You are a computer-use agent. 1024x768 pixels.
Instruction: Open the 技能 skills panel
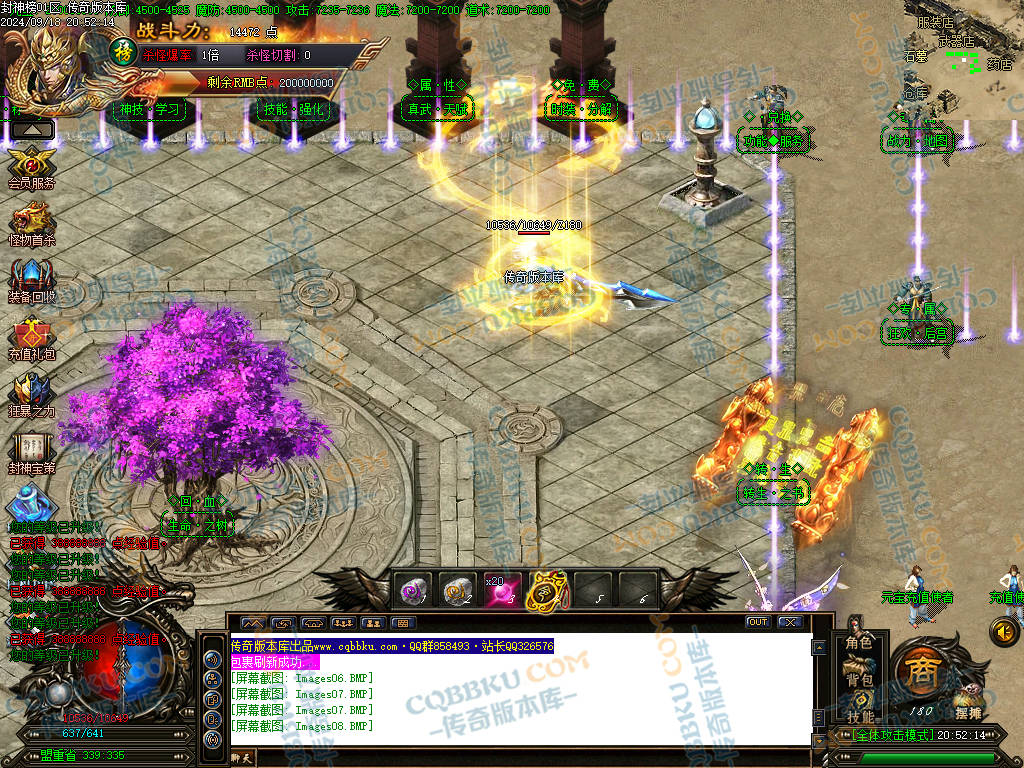coord(859,716)
